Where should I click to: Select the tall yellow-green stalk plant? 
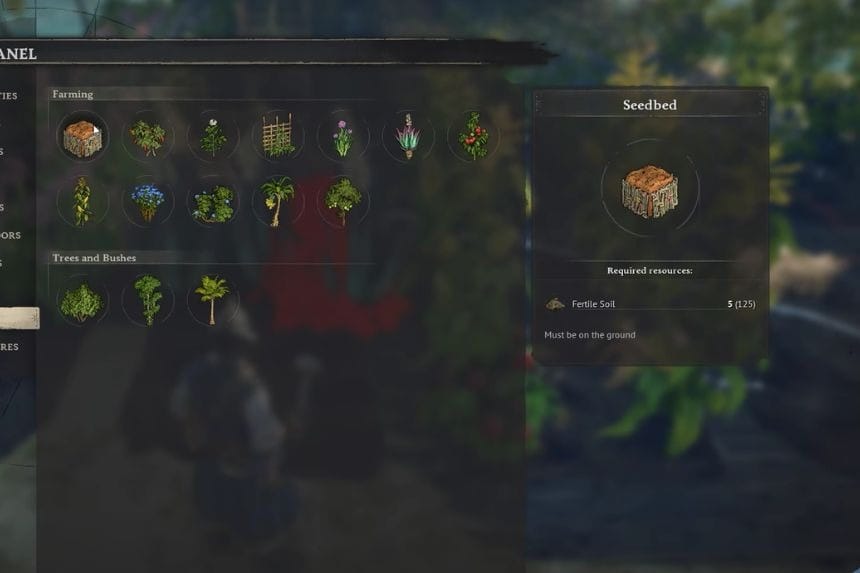tap(82, 201)
